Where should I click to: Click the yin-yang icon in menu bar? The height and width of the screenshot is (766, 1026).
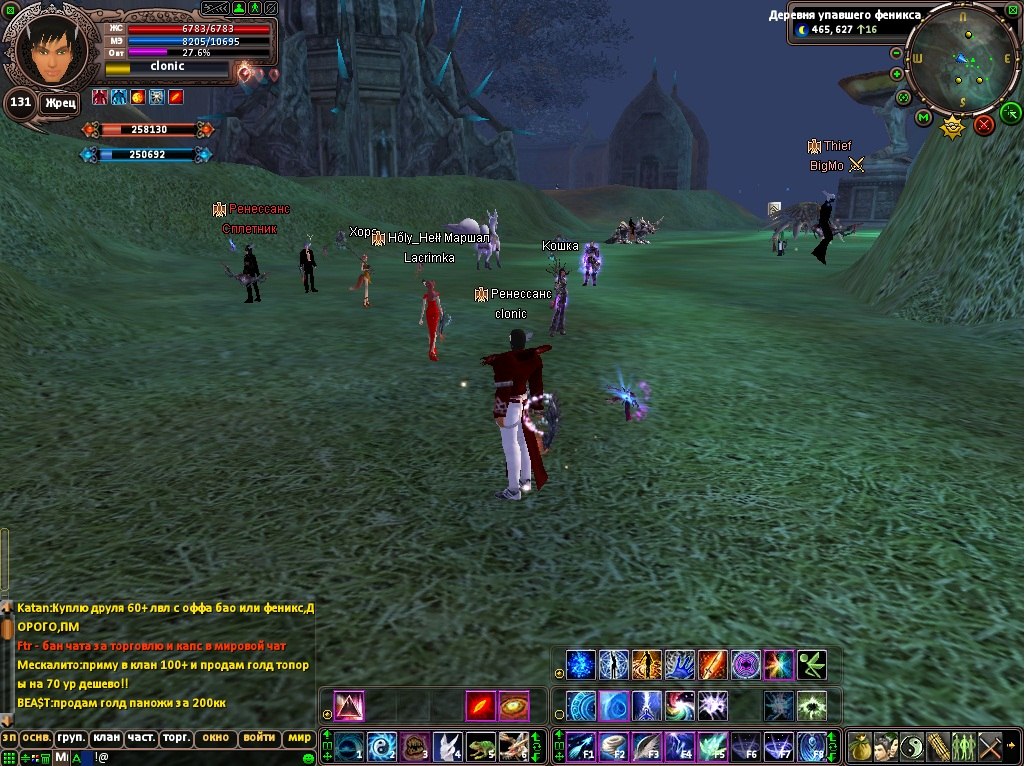(911, 746)
